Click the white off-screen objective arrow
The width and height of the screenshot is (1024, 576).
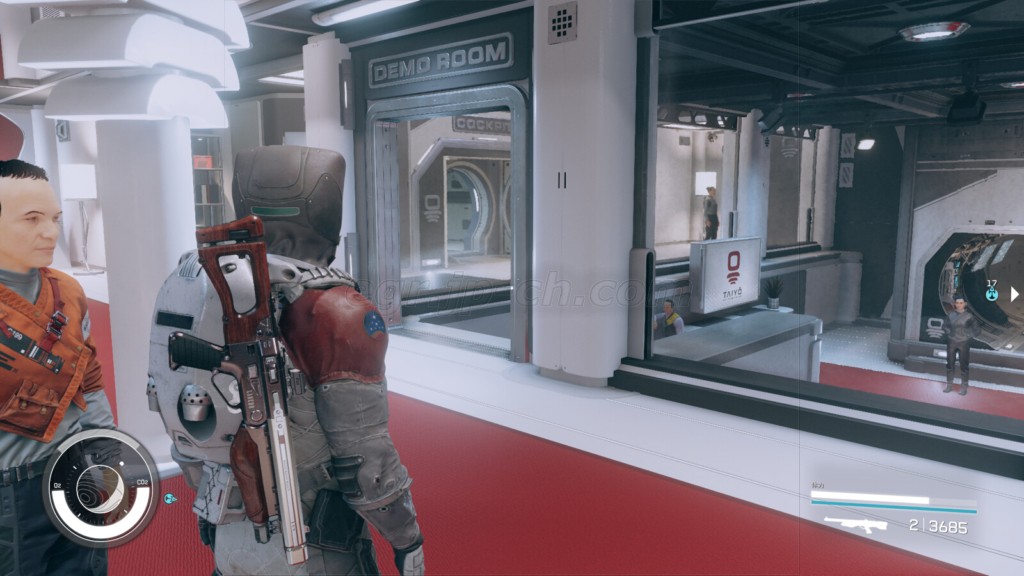pos(1013,294)
